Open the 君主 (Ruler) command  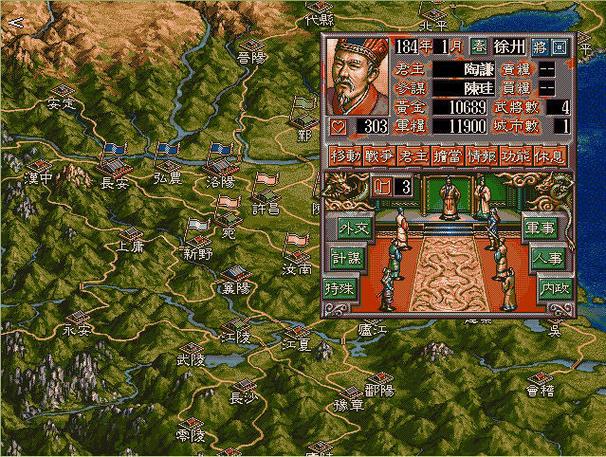click(x=413, y=156)
